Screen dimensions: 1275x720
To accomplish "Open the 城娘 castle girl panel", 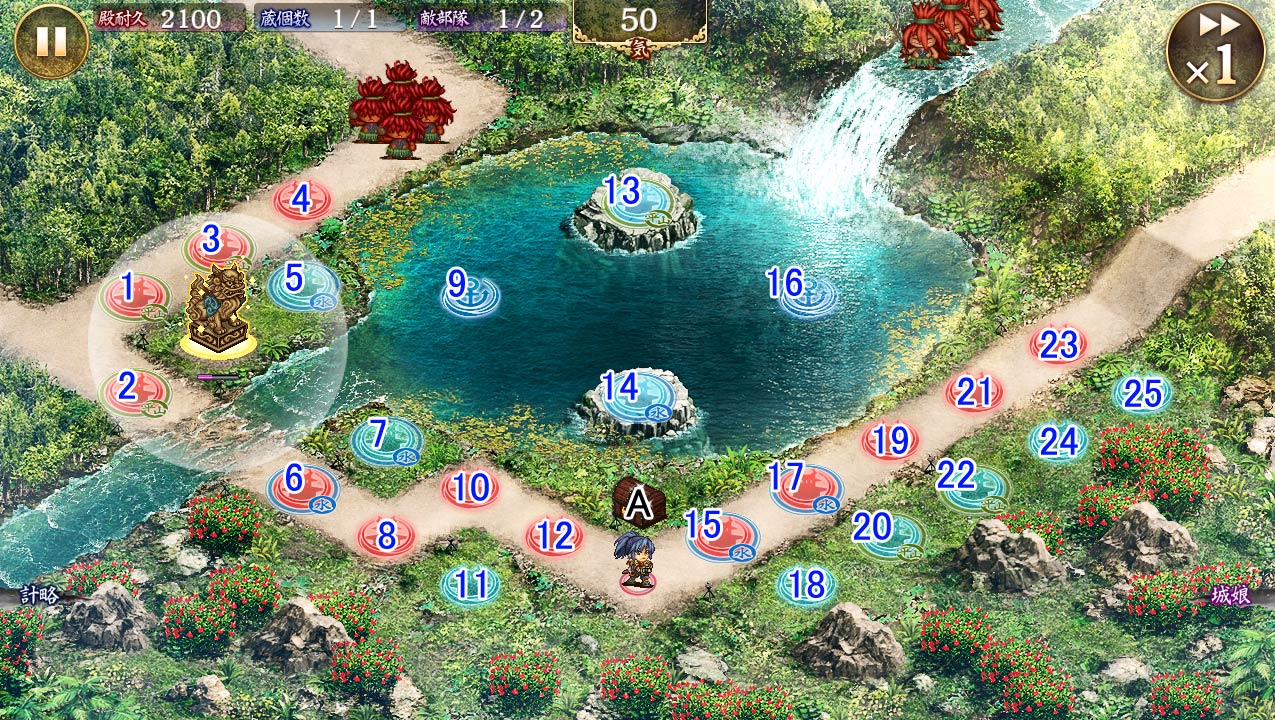I will (x=1236, y=594).
